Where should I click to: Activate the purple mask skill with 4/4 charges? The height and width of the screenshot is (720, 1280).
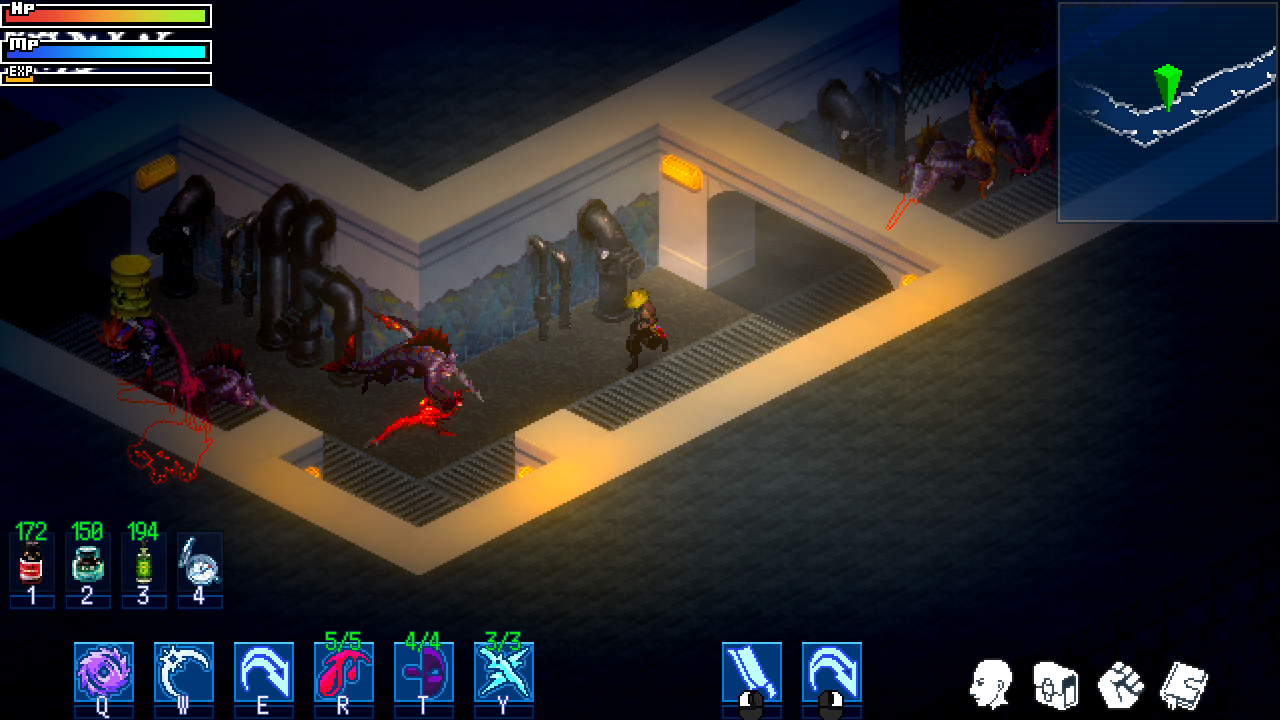point(423,671)
